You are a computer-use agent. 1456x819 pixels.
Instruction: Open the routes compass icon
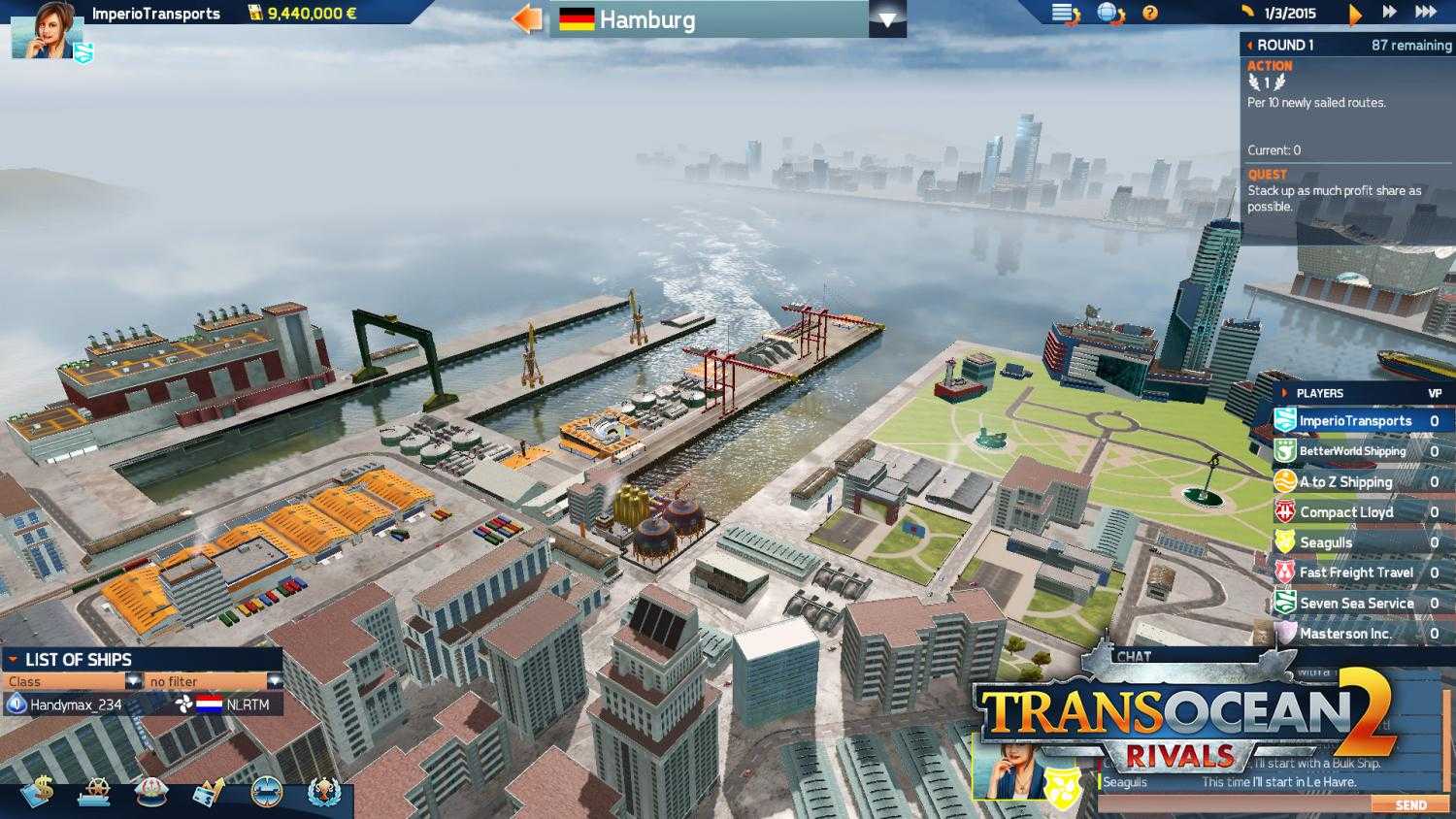pyautogui.click(x=265, y=791)
